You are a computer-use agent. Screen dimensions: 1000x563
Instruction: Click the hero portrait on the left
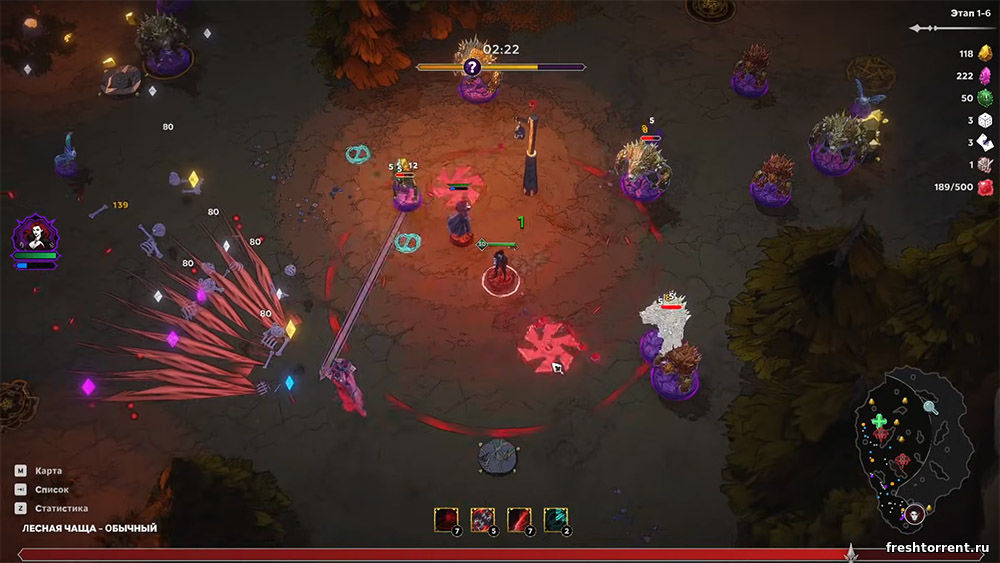tap(35, 237)
